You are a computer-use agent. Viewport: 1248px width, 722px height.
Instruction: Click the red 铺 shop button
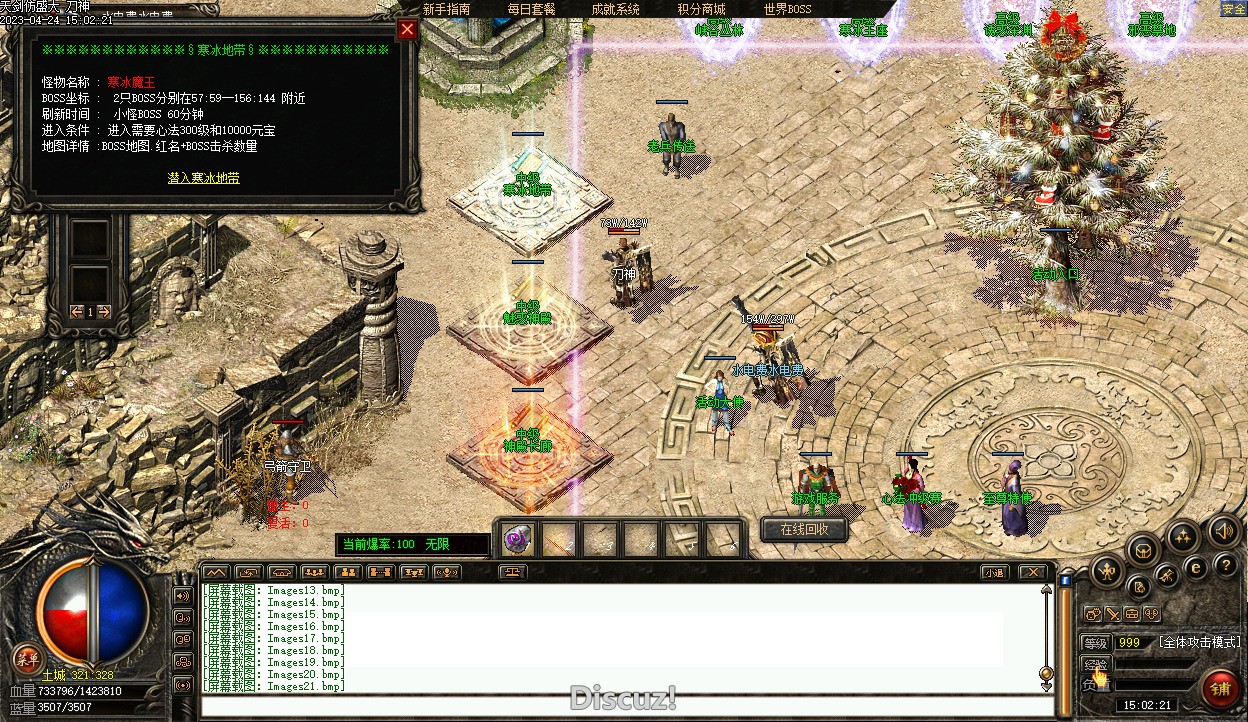1220,688
